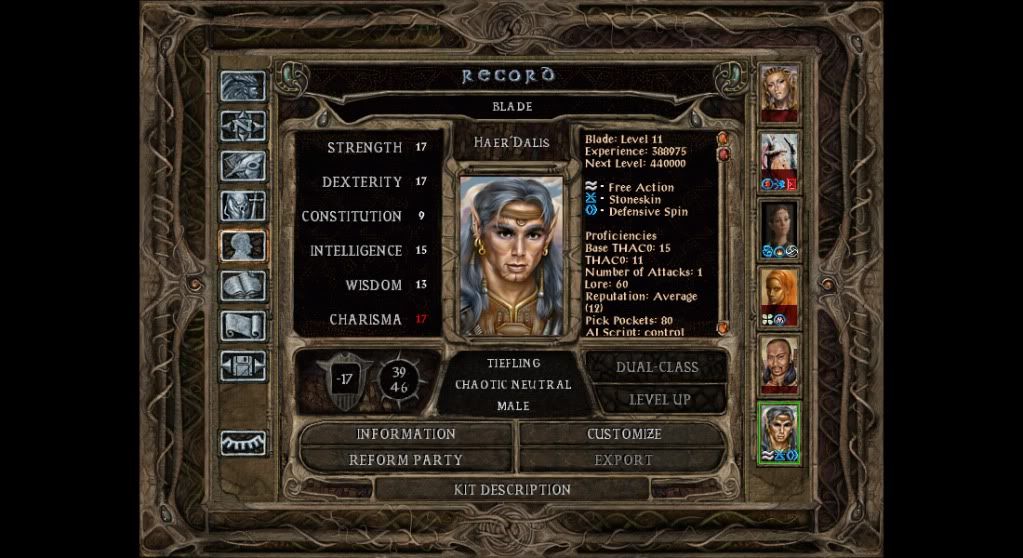Open the Dual-Class option

click(657, 367)
